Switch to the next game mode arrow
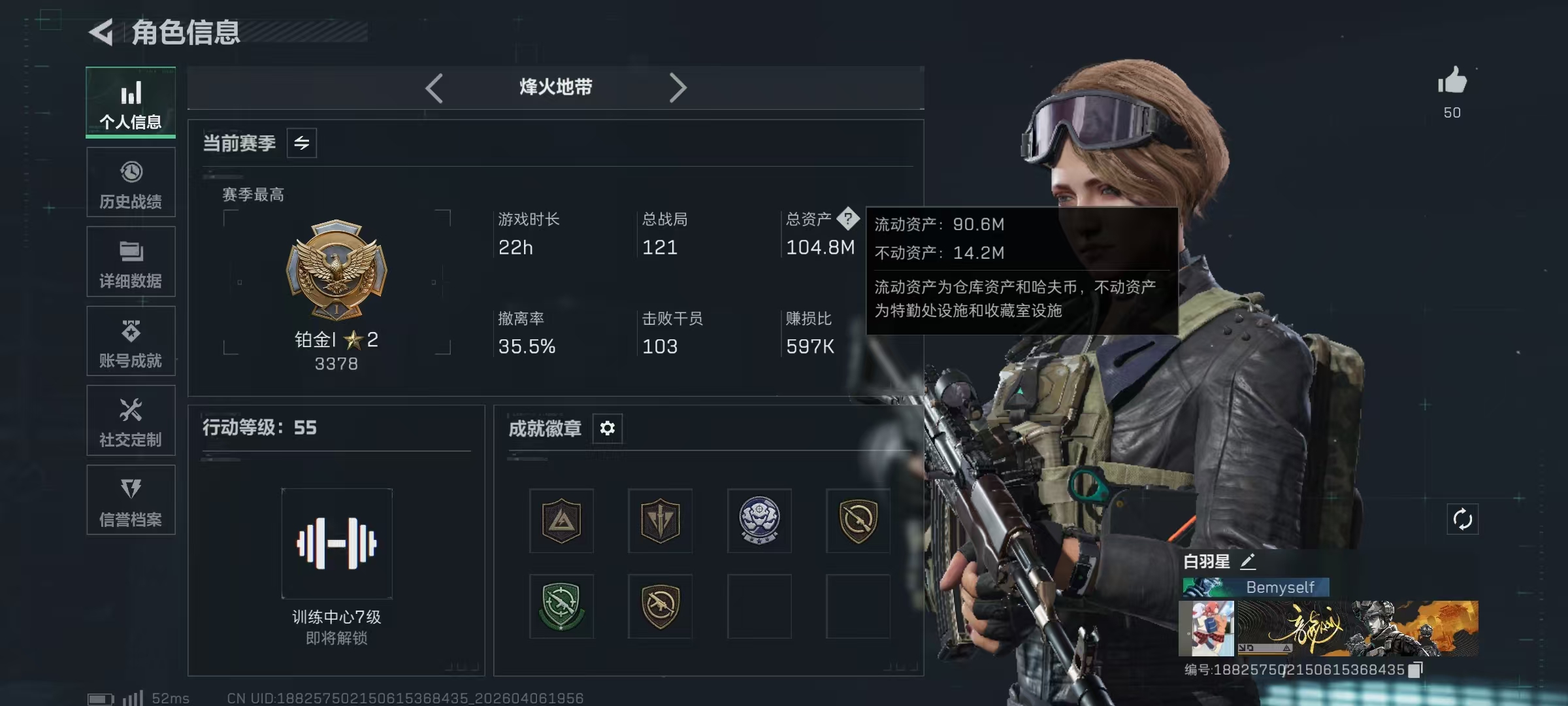The height and width of the screenshot is (706, 1568). tap(678, 88)
